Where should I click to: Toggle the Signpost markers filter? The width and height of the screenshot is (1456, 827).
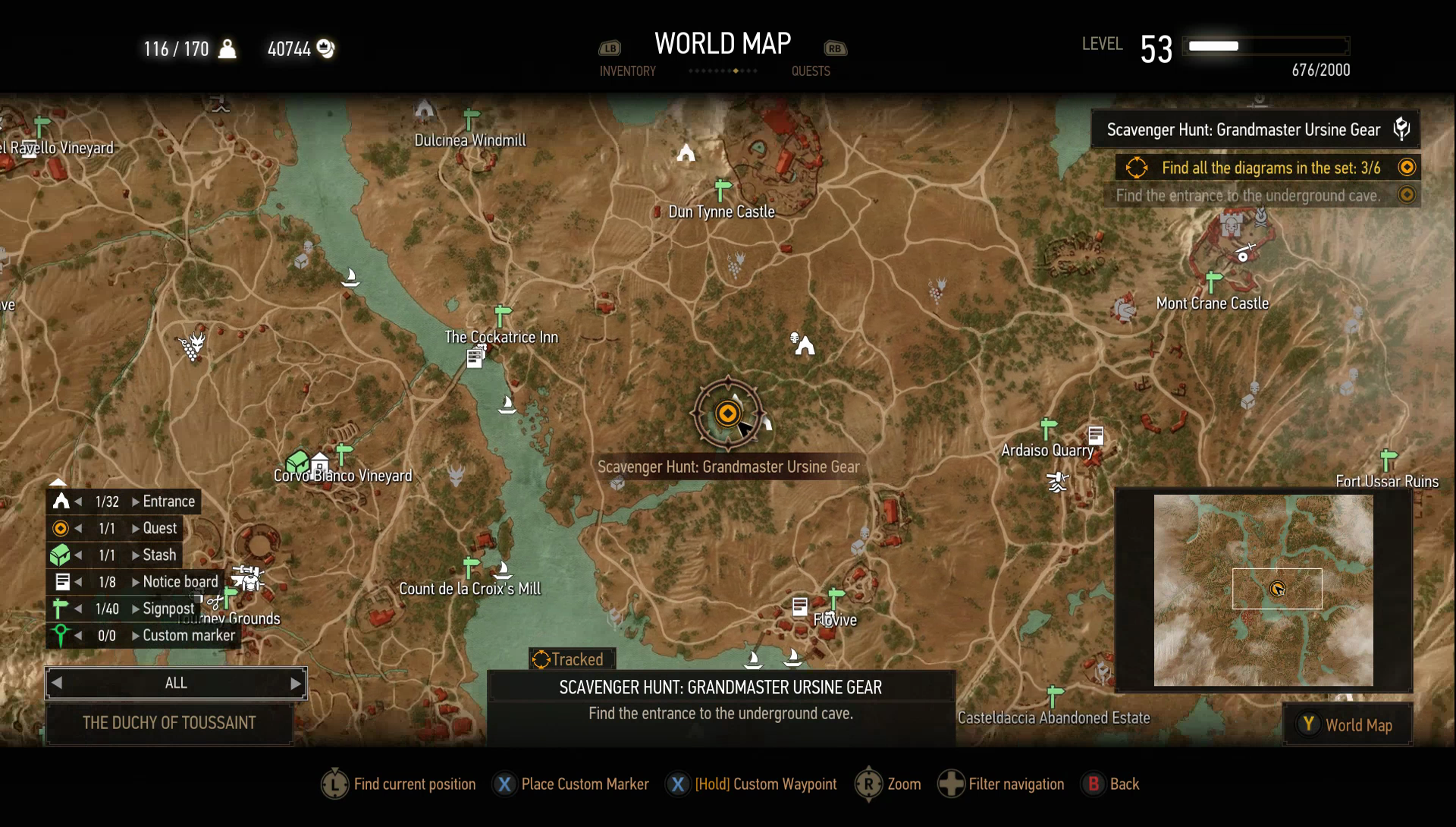click(60, 608)
